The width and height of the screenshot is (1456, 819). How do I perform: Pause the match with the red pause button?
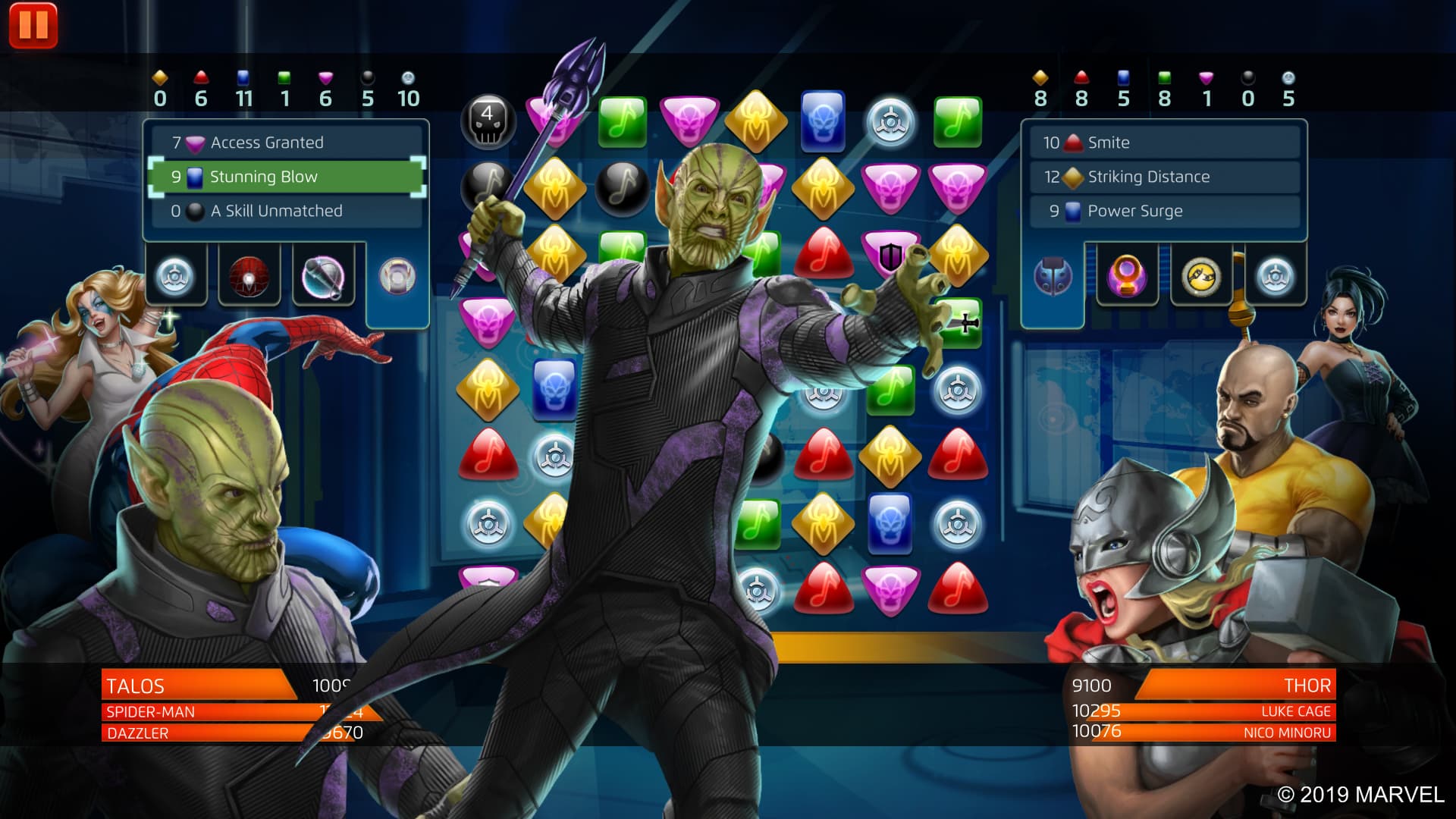tap(33, 25)
